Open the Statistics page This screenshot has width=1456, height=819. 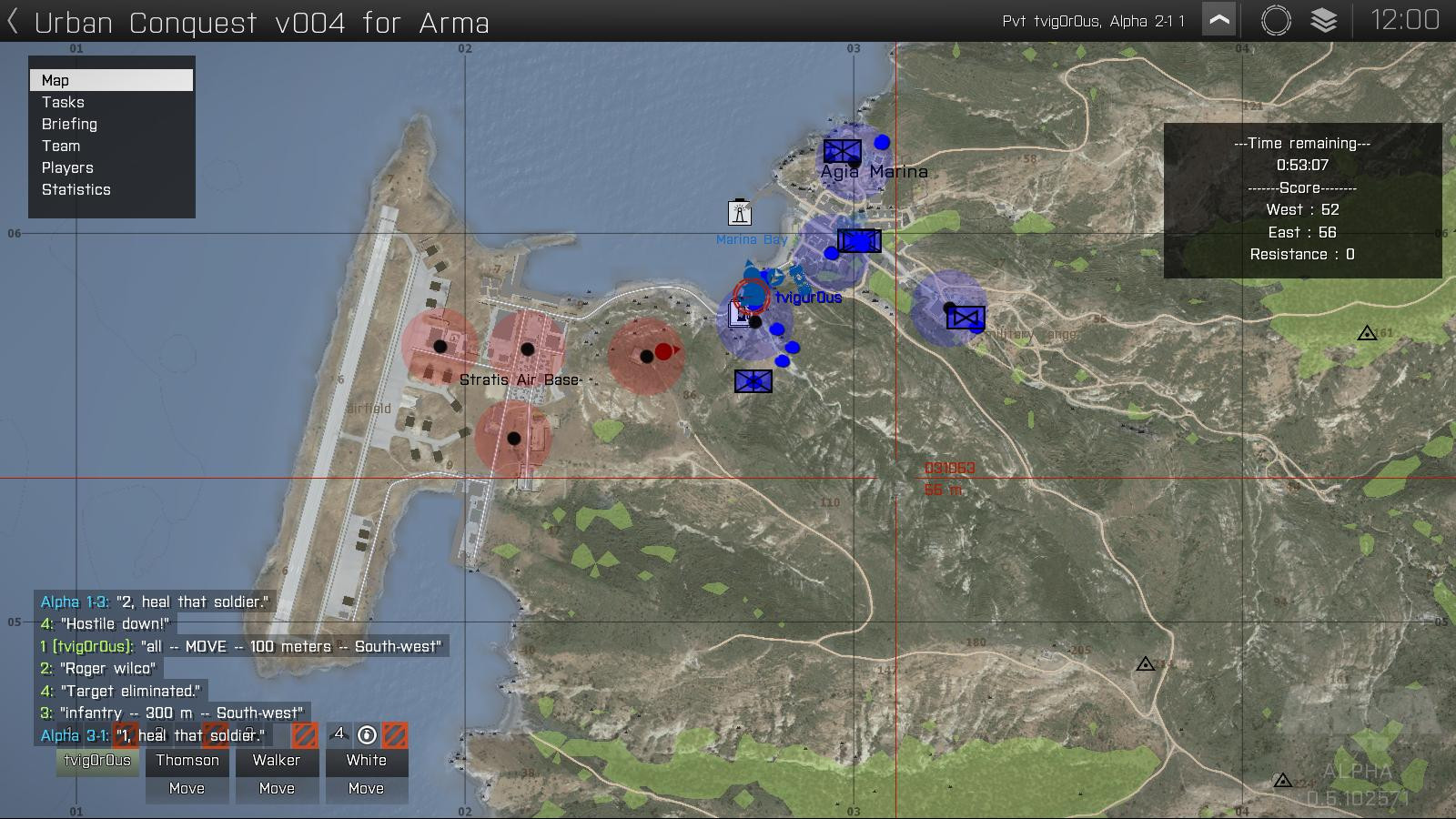coord(76,189)
